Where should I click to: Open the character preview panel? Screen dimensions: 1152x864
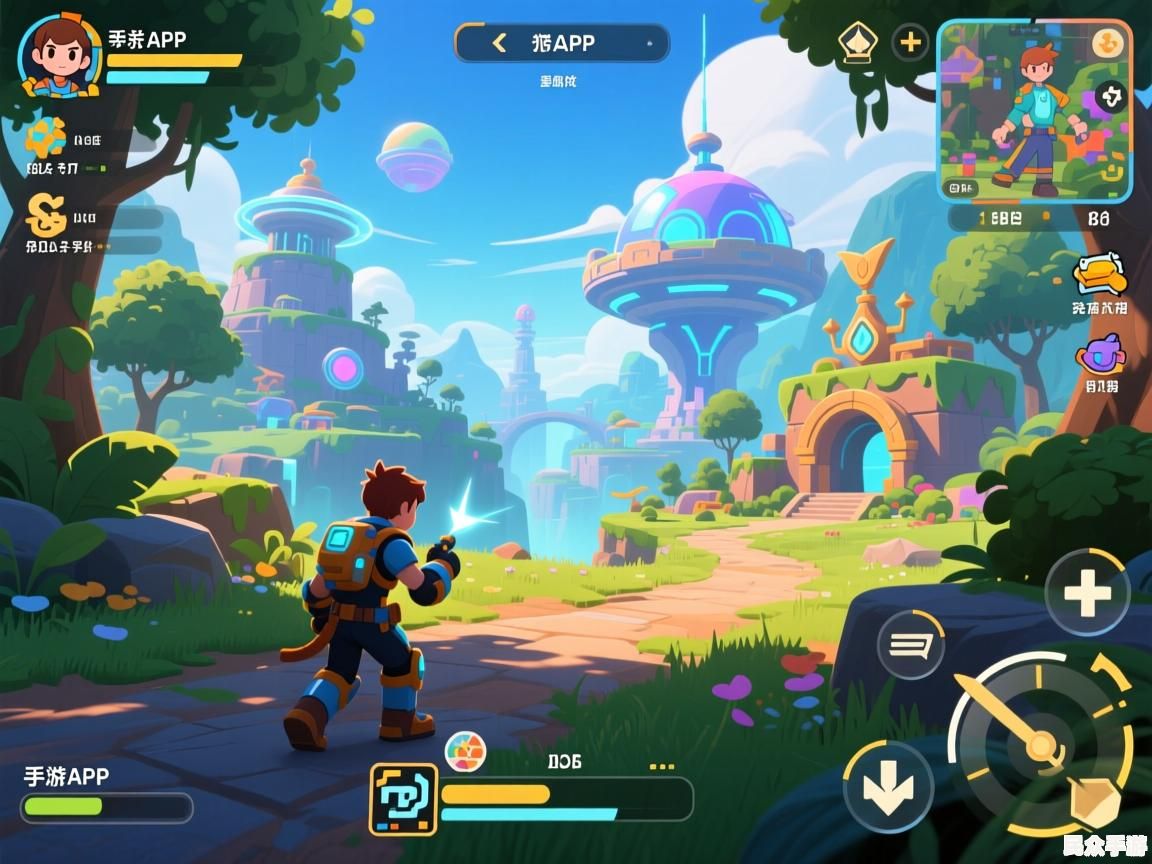coord(1035,110)
